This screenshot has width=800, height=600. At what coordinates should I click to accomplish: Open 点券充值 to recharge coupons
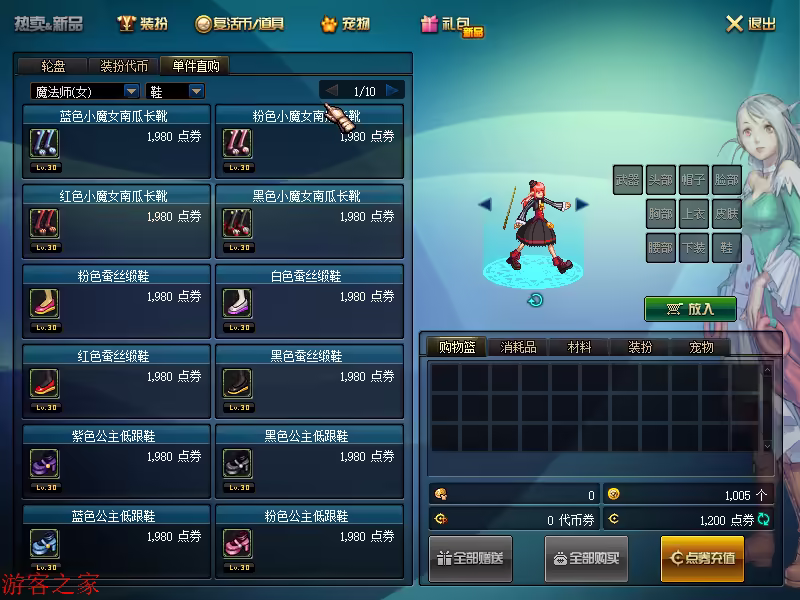pos(702,558)
